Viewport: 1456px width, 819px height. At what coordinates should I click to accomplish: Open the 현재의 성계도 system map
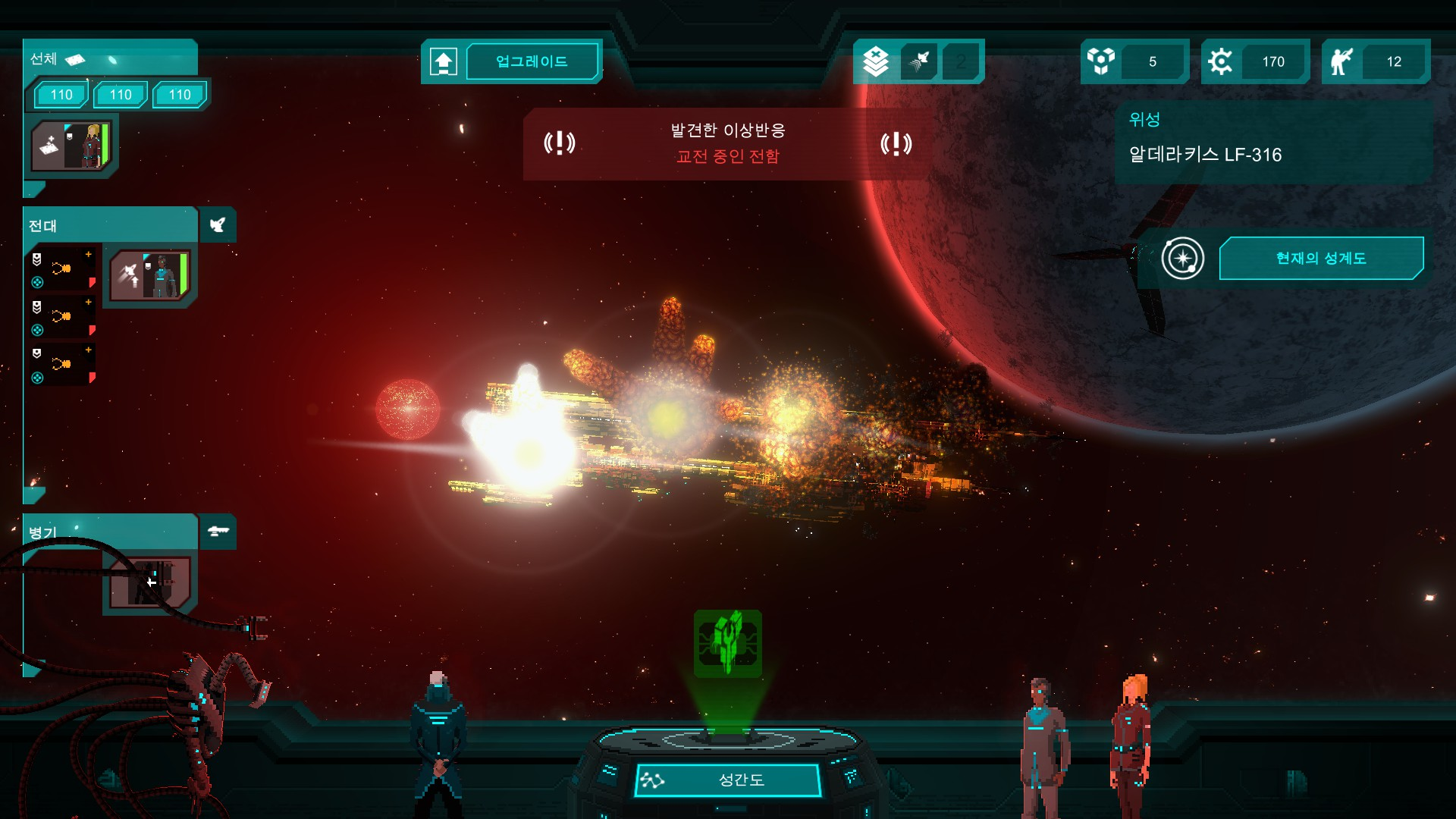(1320, 259)
